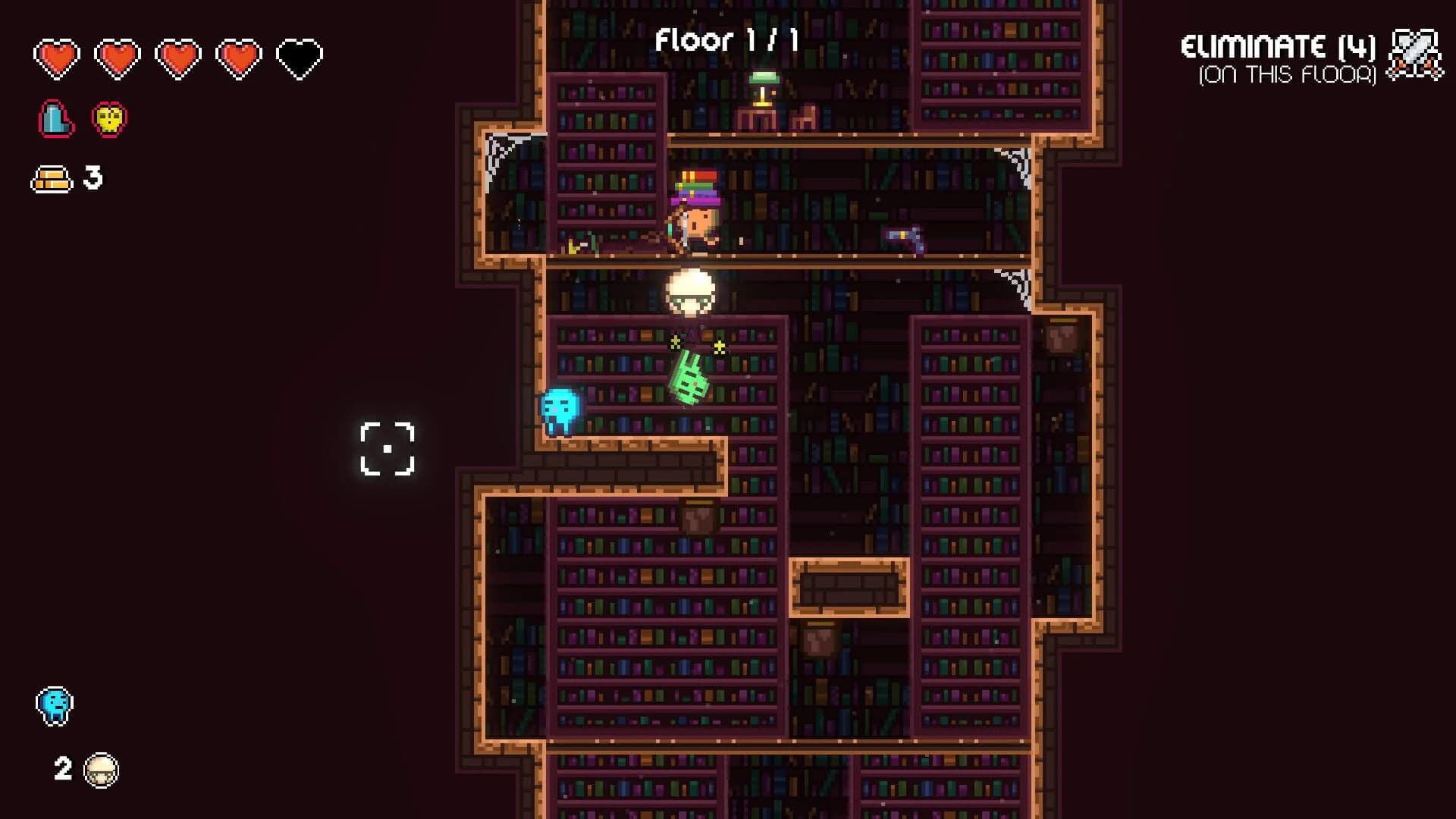Click the ELIMINATE (4) objective text
Image resolution: width=1456 pixels, height=819 pixels.
tap(1278, 45)
